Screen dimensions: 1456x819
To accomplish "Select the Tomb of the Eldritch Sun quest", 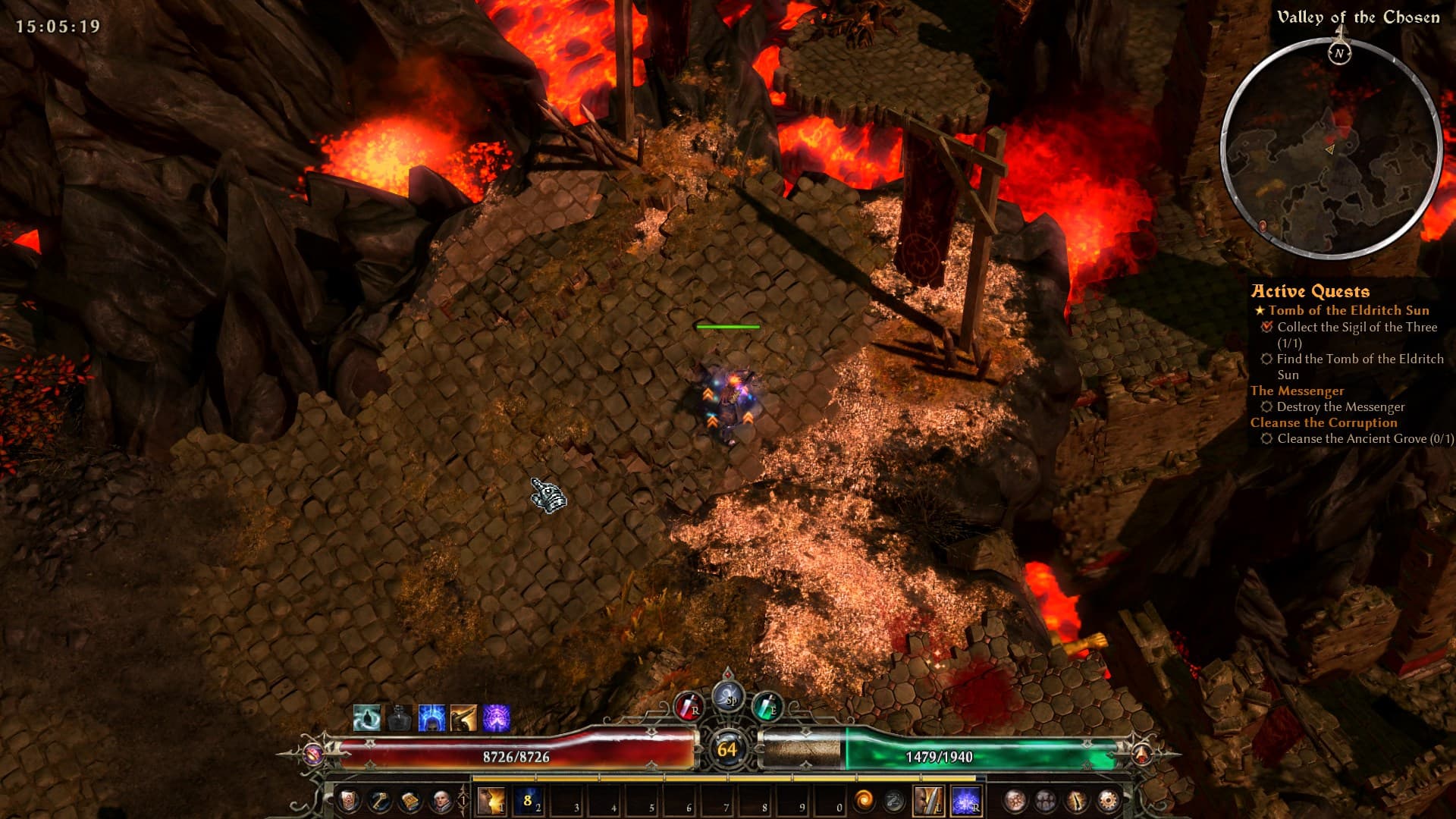I will tap(1348, 310).
